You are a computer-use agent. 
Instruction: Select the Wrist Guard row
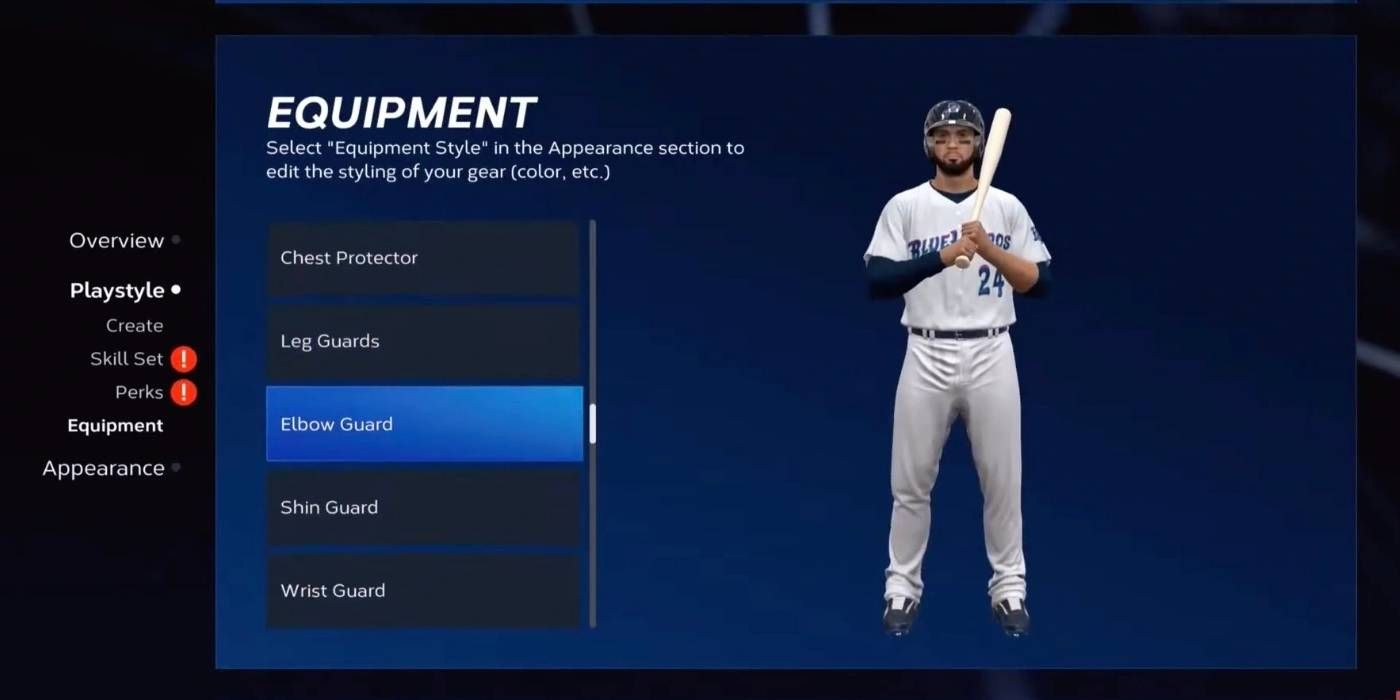point(423,590)
